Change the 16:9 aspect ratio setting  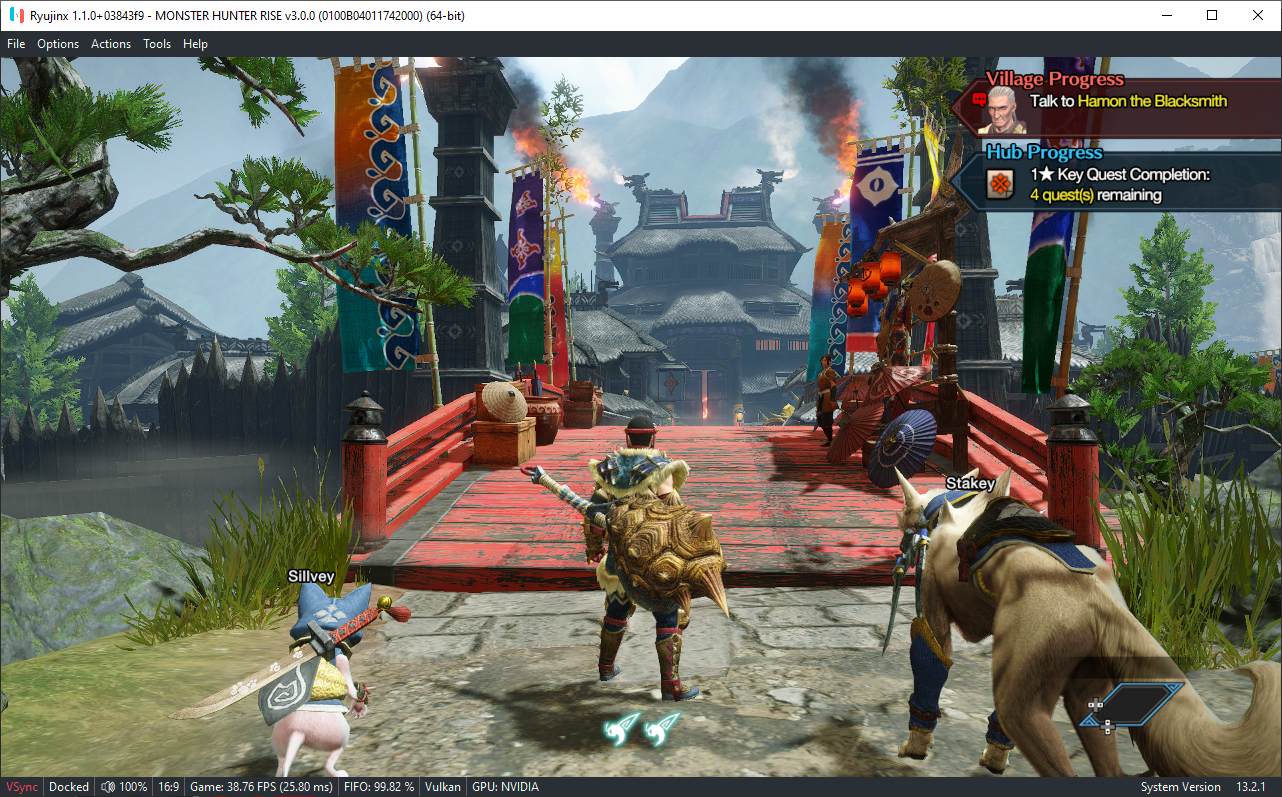169,787
